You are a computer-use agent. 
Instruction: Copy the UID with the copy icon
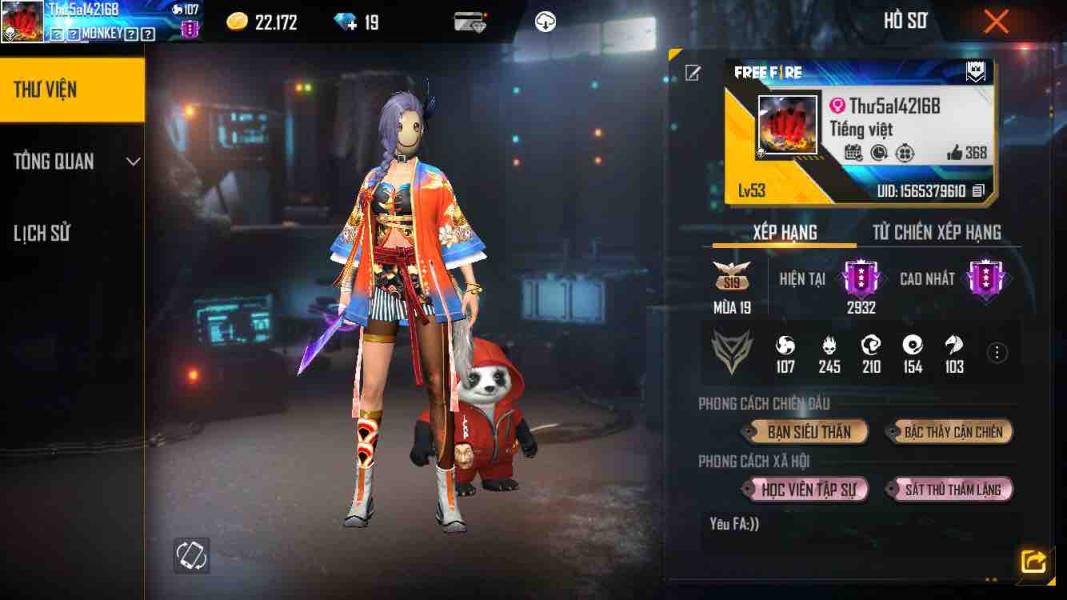[x=978, y=191]
